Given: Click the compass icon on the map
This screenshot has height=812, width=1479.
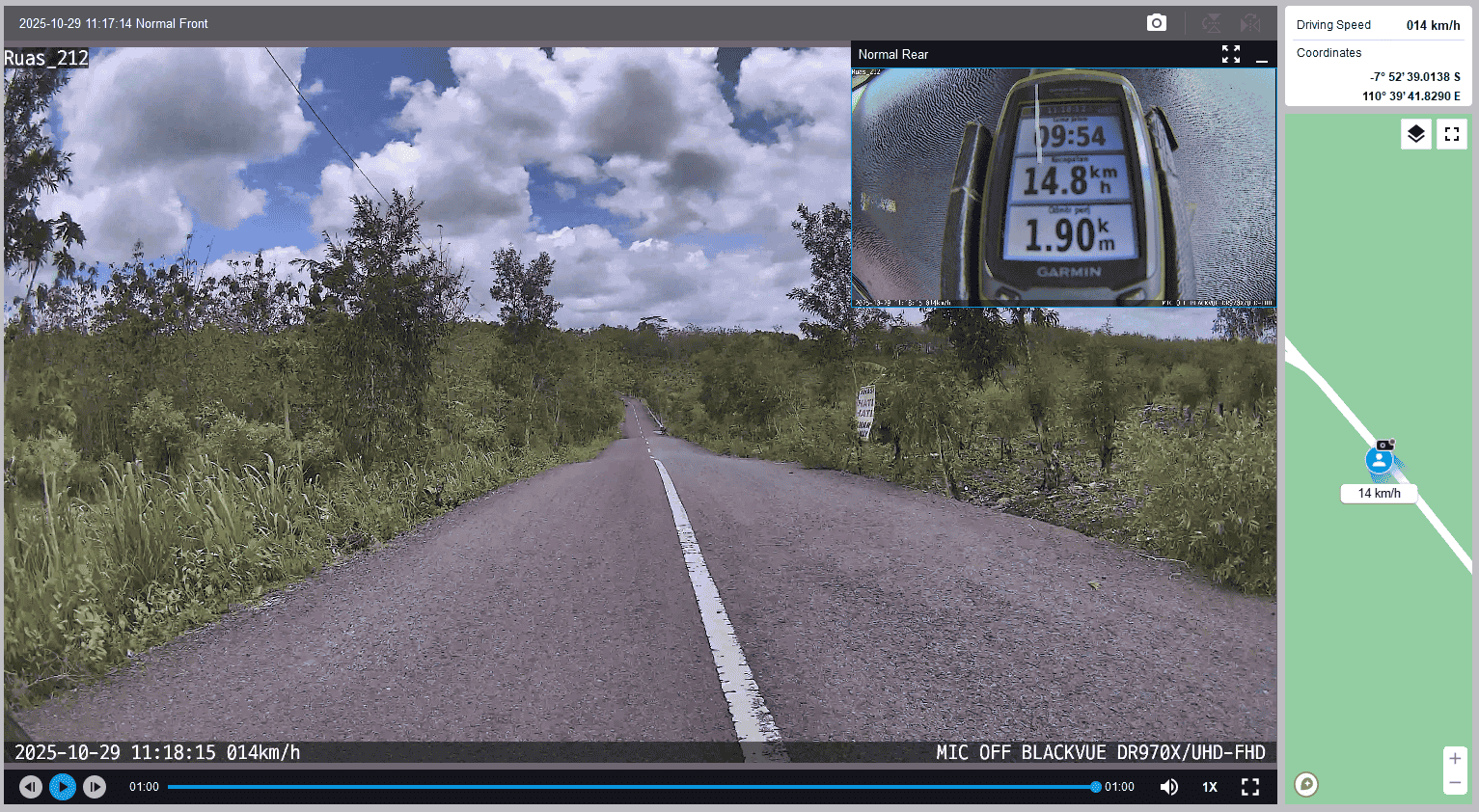Looking at the screenshot, I should [1306, 784].
